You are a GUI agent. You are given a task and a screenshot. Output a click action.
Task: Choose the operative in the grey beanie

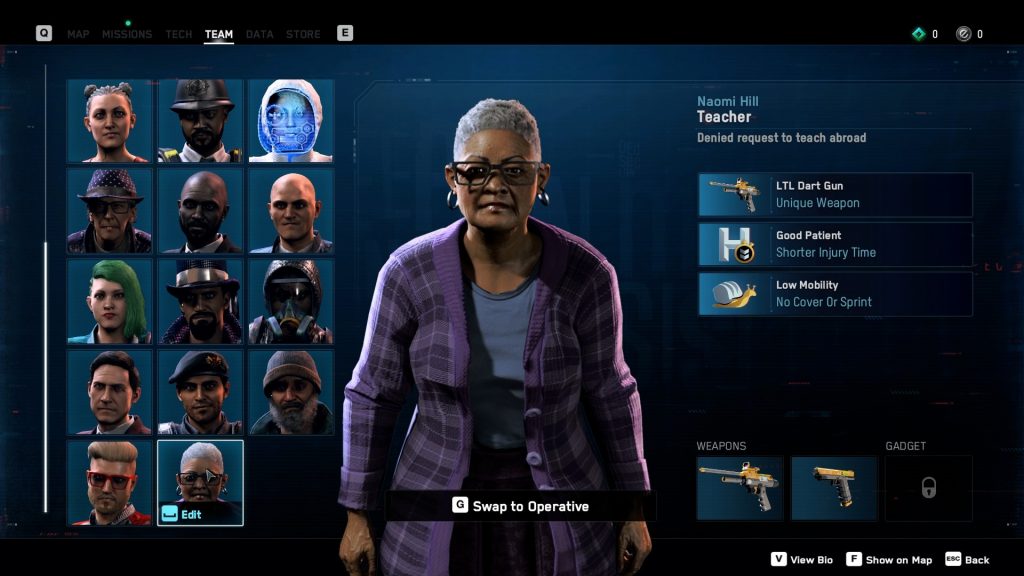pos(290,392)
